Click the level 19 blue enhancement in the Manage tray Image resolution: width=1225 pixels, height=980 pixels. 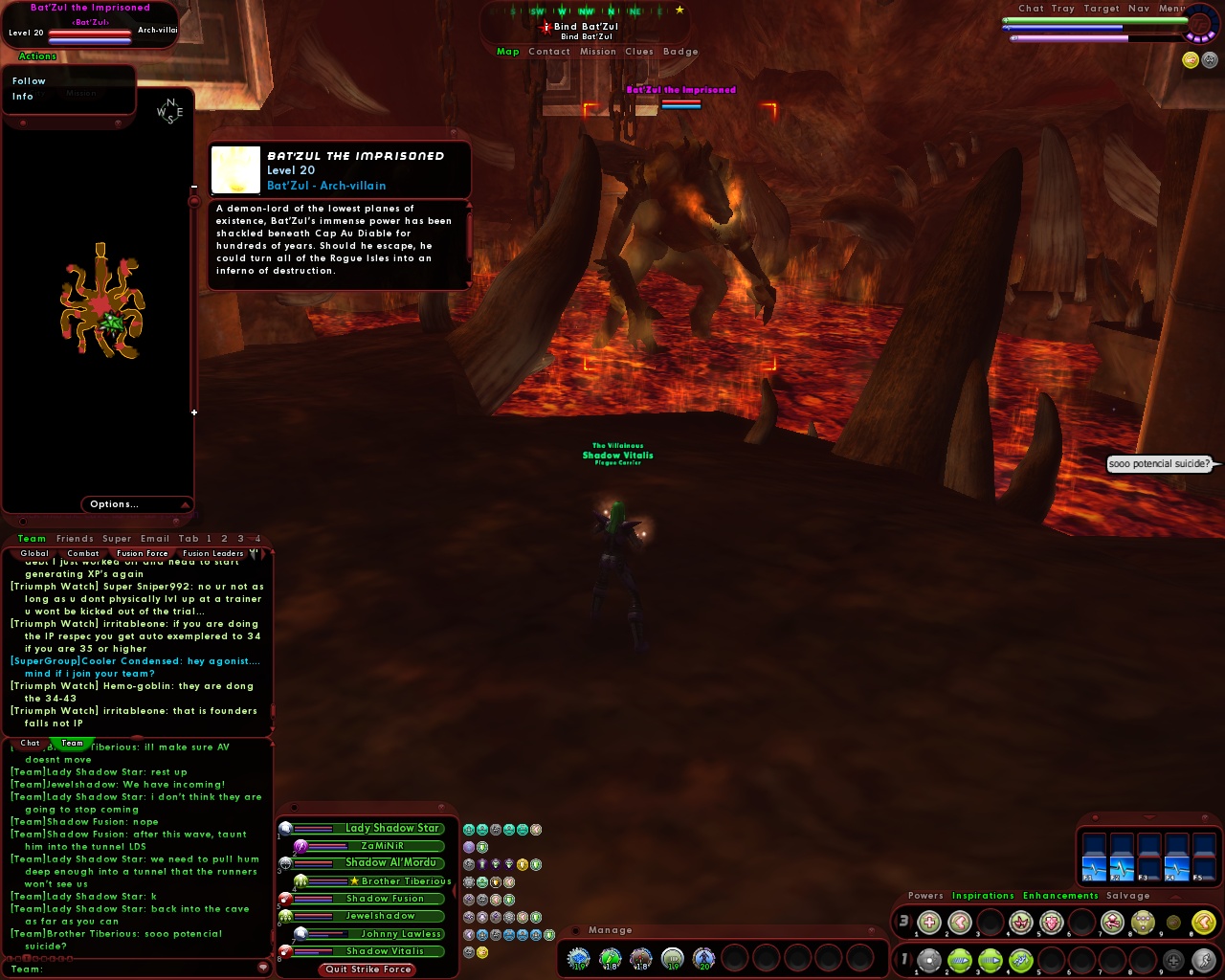(x=579, y=956)
